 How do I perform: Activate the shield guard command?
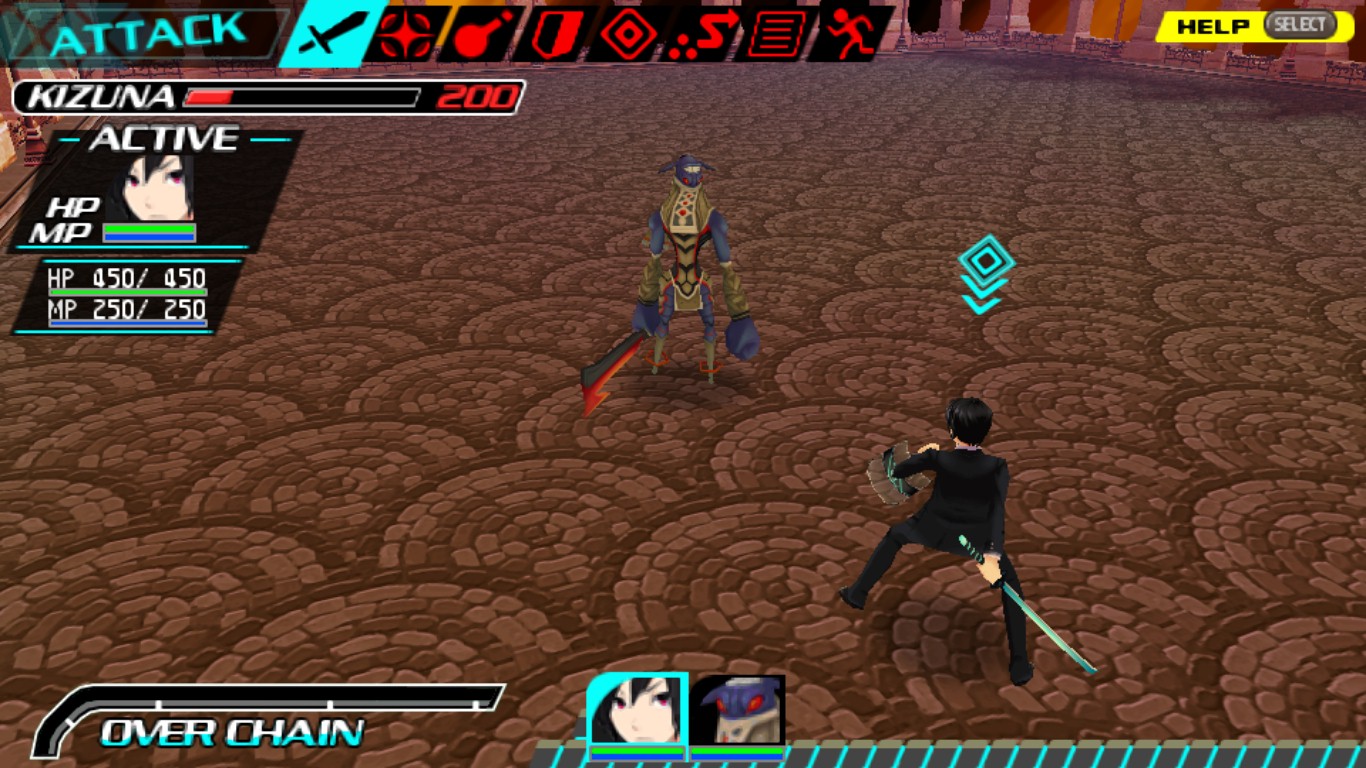coord(550,35)
